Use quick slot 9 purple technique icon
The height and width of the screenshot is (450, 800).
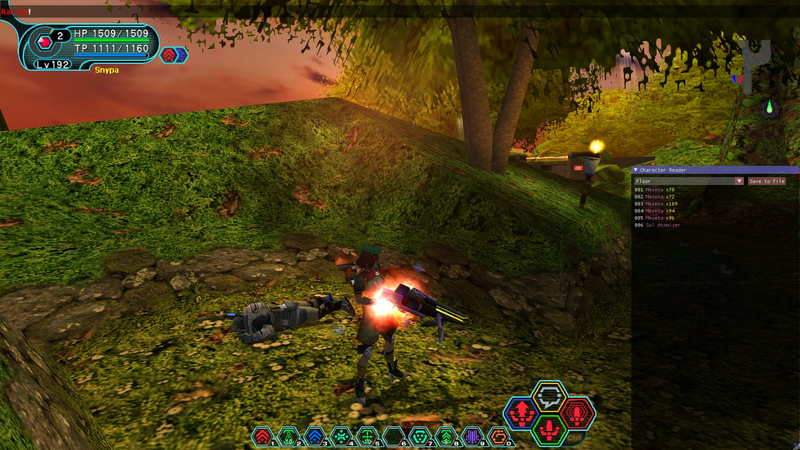click(x=472, y=436)
